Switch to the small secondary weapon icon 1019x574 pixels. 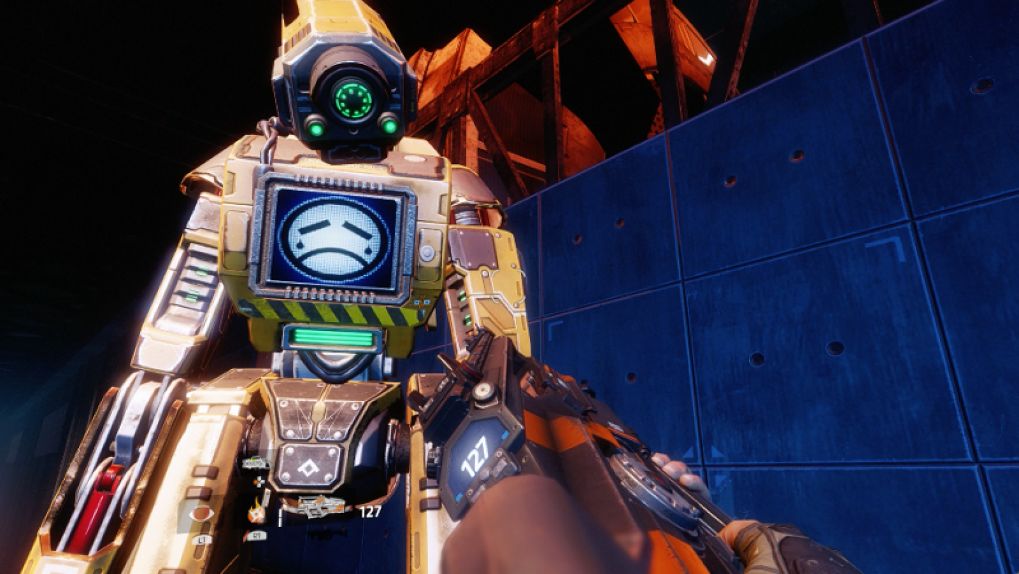point(256,463)
